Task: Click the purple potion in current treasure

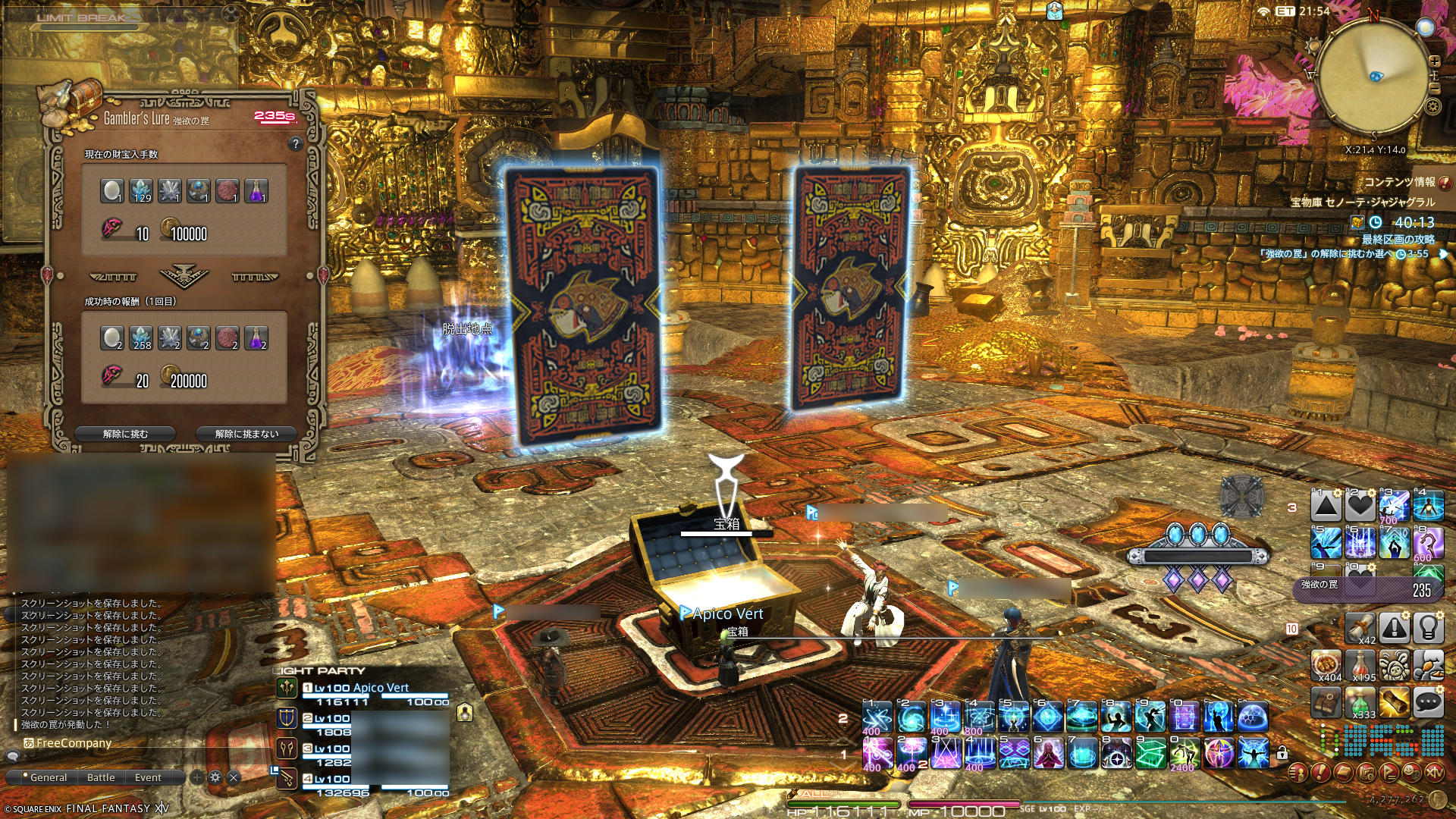Action: click(x=256, y=190)
